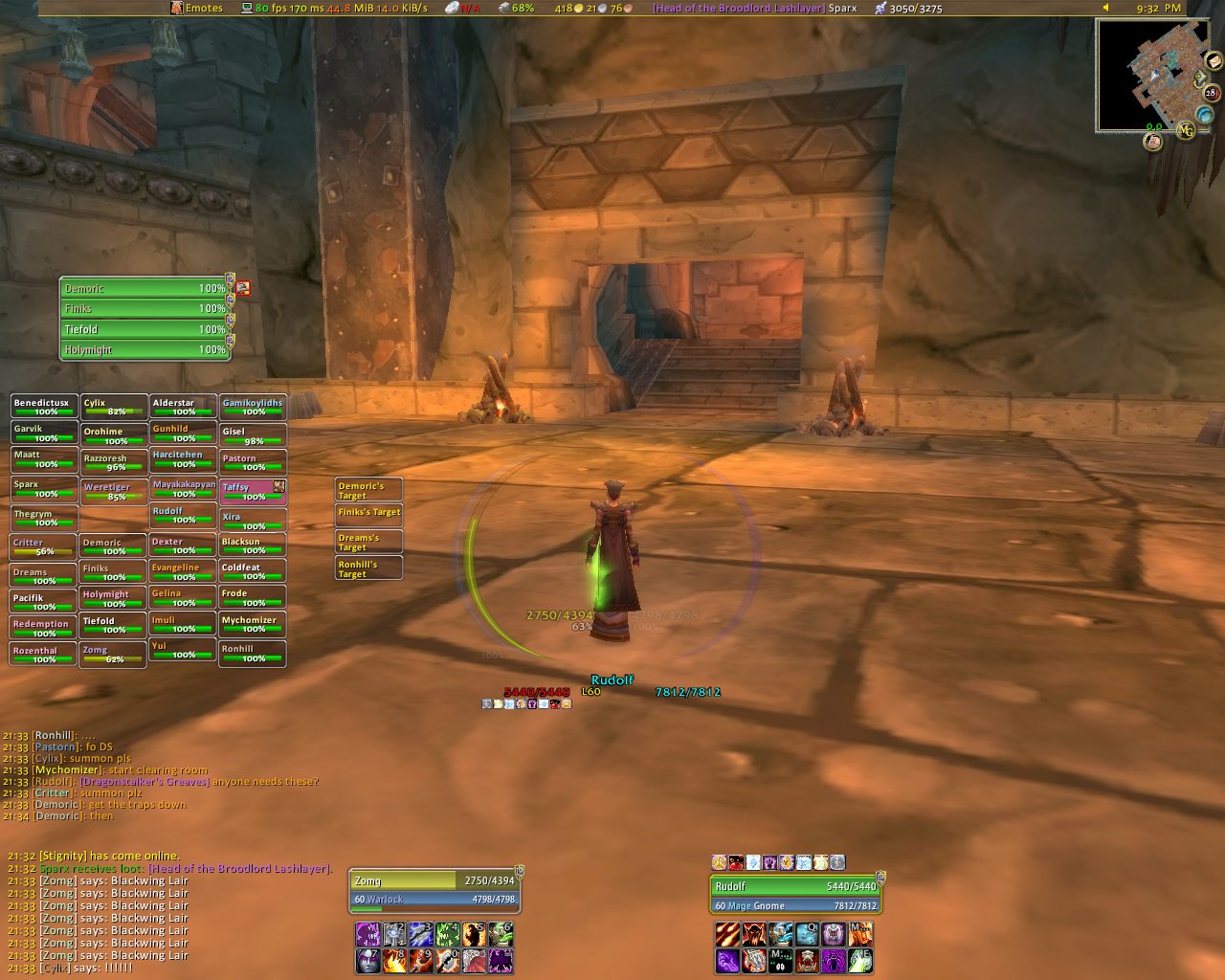Open the mail envelope minimap icon
The image size is (1225, 980).
[1214, 61]
